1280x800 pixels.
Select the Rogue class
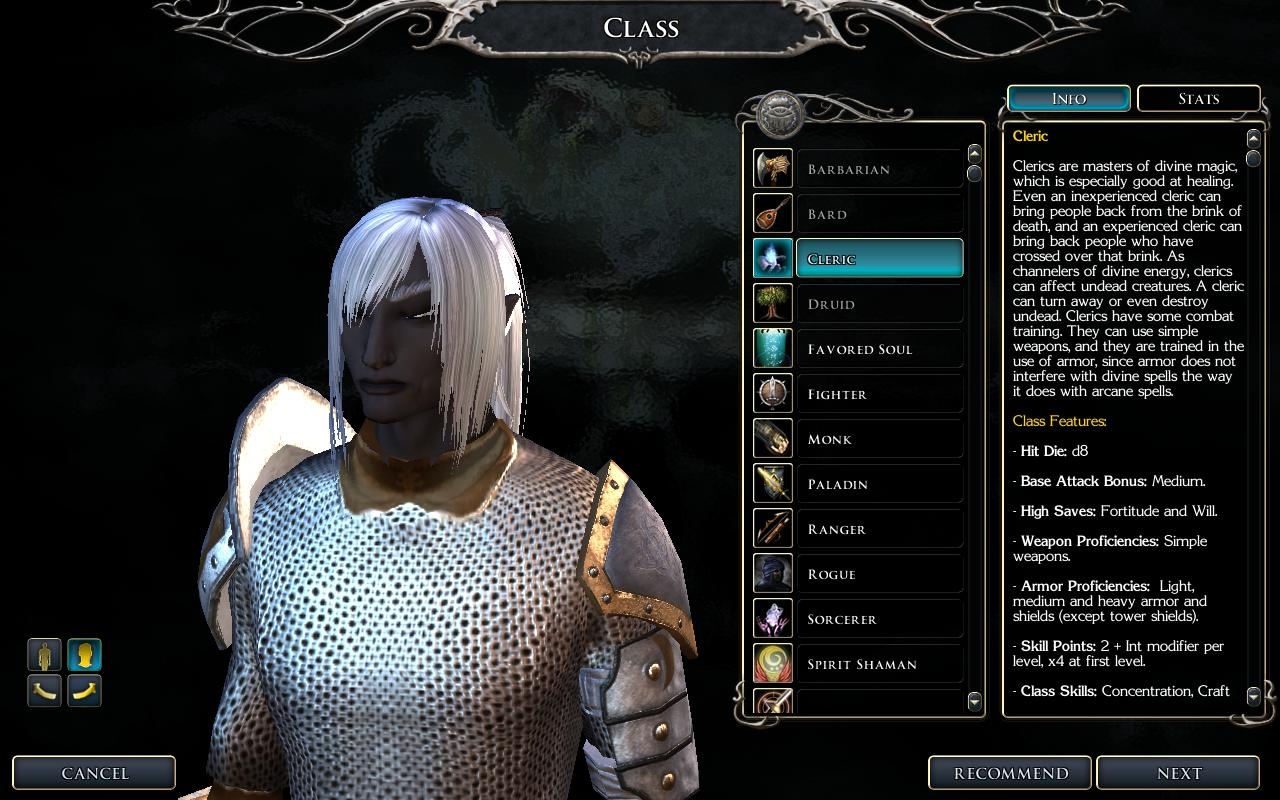click(x=878, y=574)
